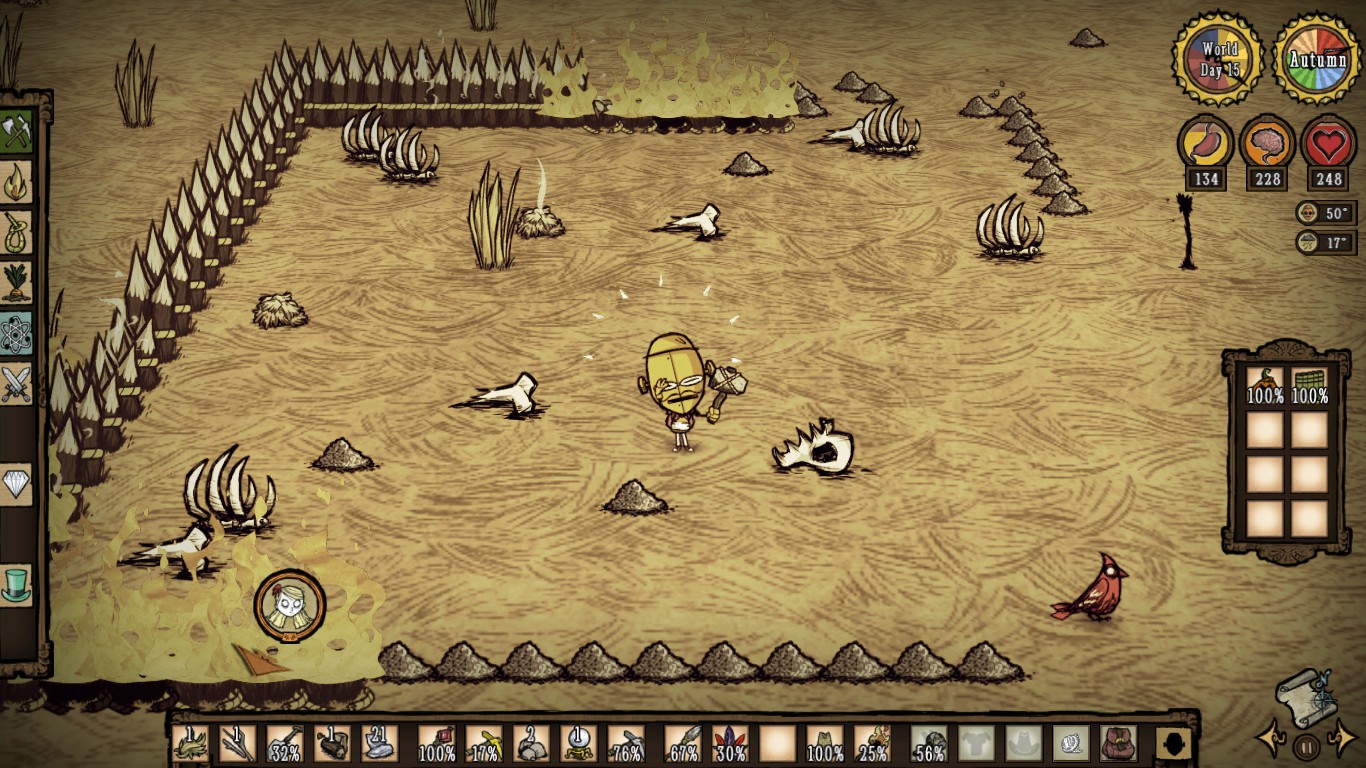Open the Science atom crafting tab
The height and width of the screenshot is (768, 1366).
click(x=17, y=333)
